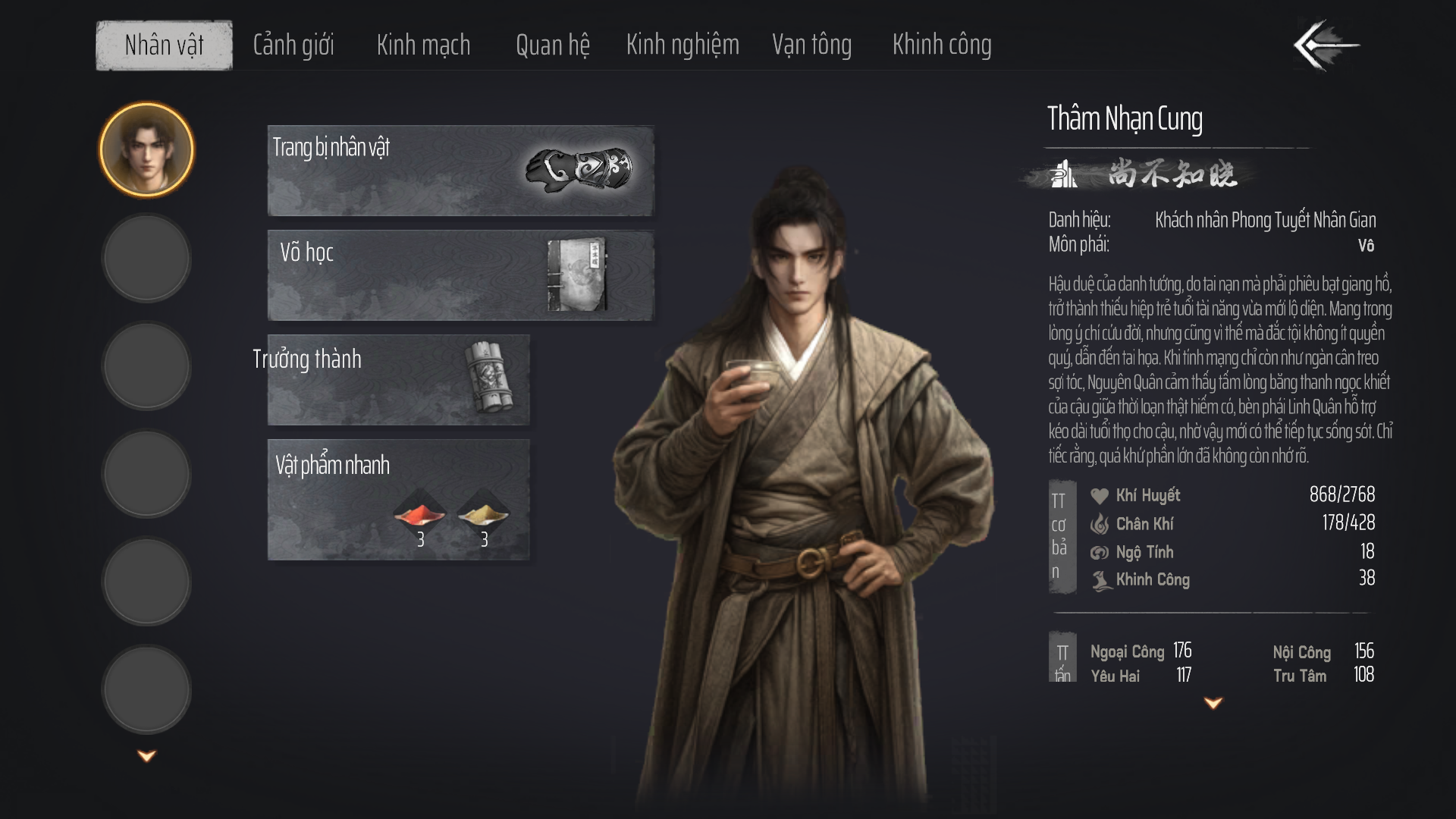The height and width of the screenshot is (819, 1456).
Task: Click the Khinh công menu entry
Action: click(x=942, y=45)
